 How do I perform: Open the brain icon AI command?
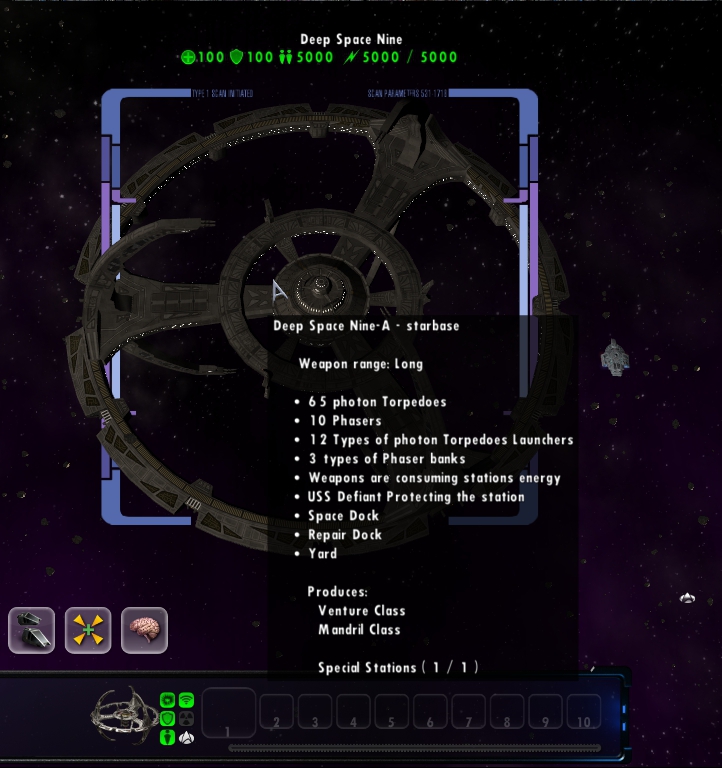point(144,630)
